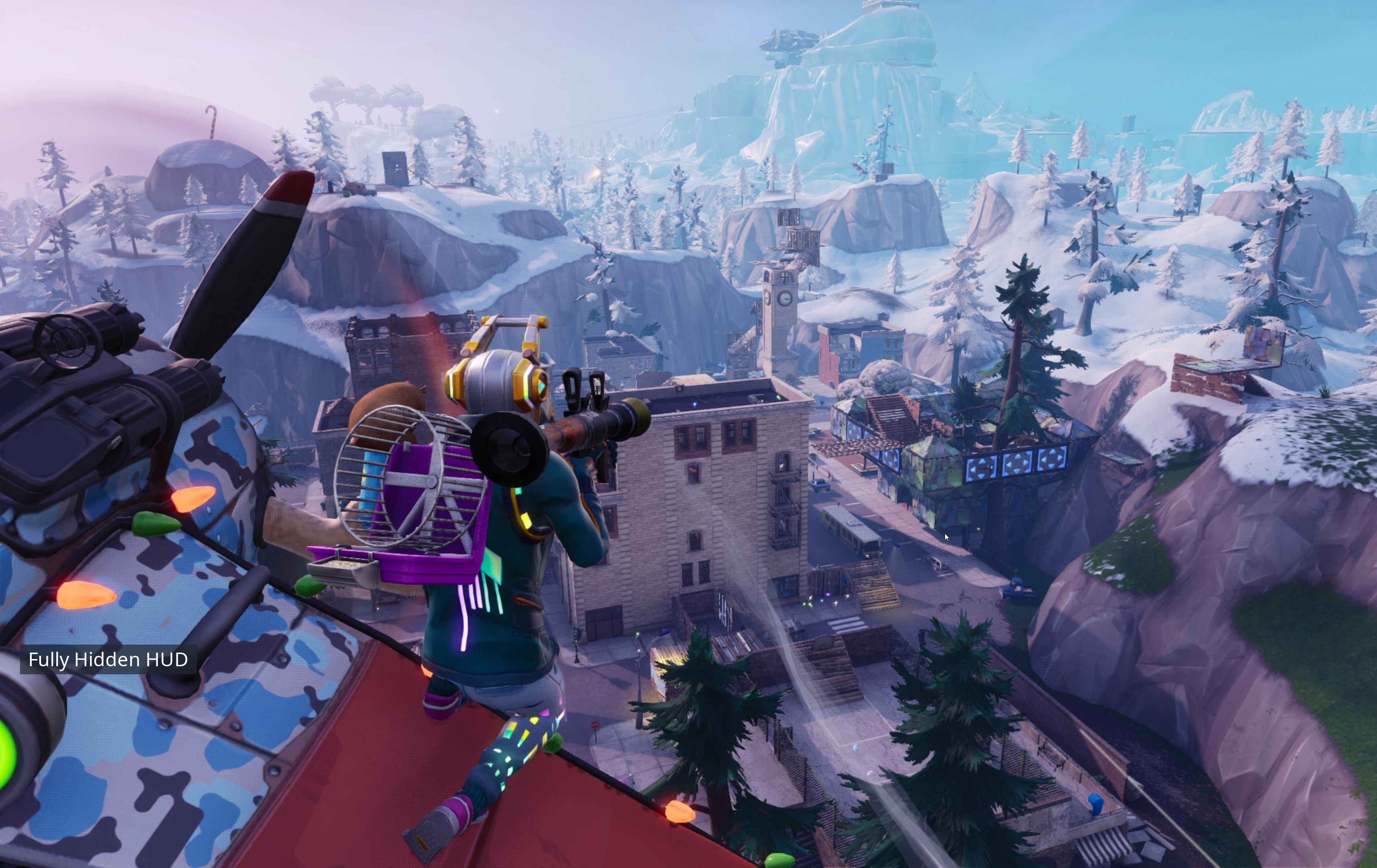The image size is (1377, 868).
Task: Click the Fully Hidden HUD label
Action: [x=108, y=660]
